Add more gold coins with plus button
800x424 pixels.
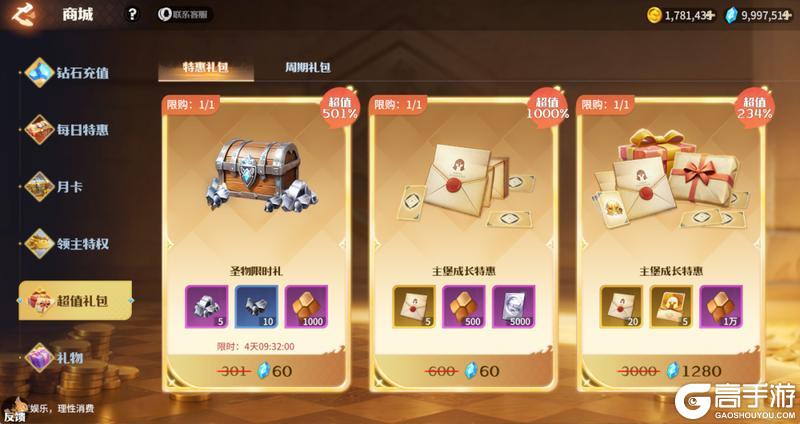711,15
